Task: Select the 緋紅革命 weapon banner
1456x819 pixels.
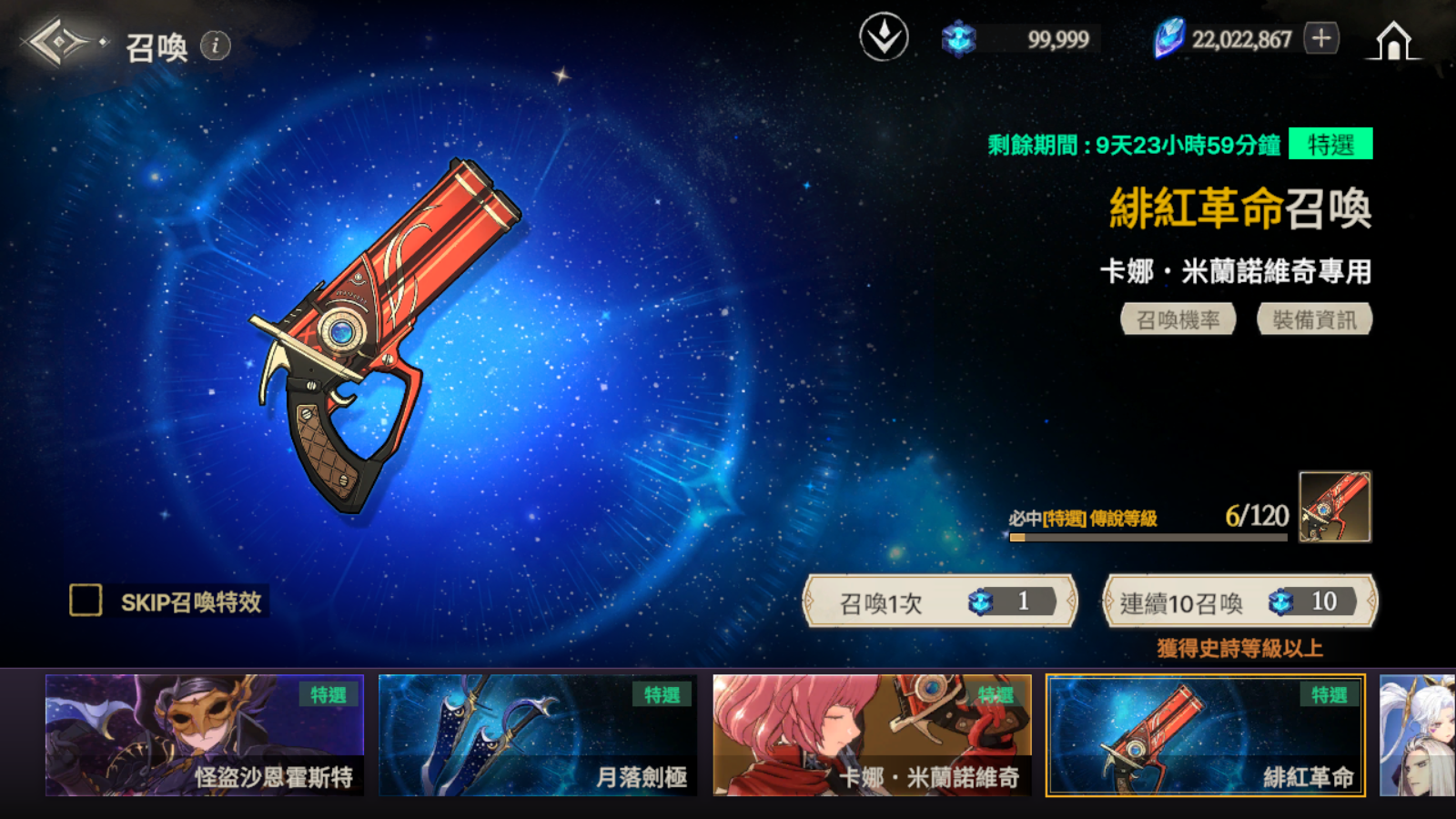Action: 1206,735
